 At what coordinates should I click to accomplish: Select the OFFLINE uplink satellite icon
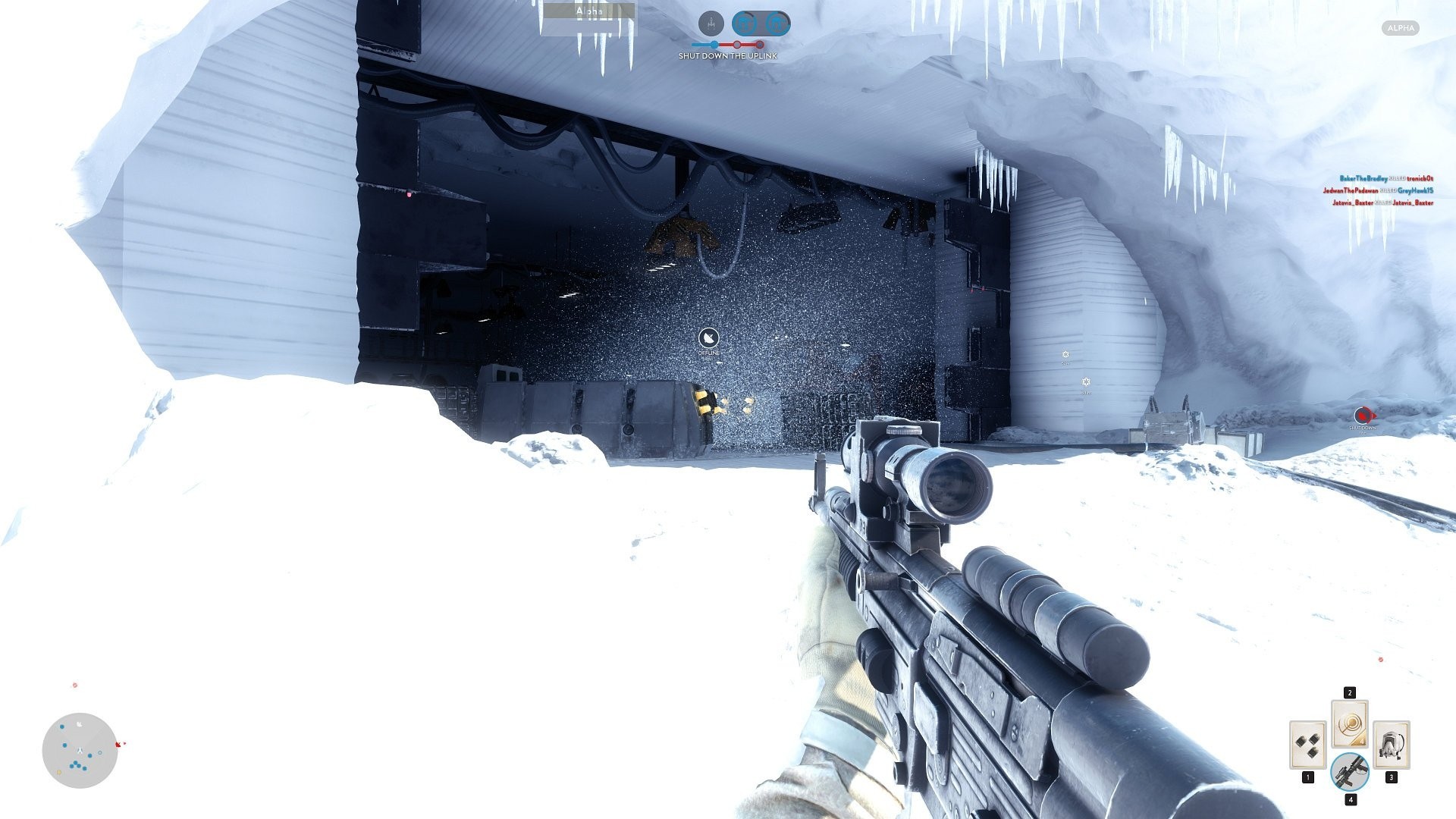tap(708, 339)
